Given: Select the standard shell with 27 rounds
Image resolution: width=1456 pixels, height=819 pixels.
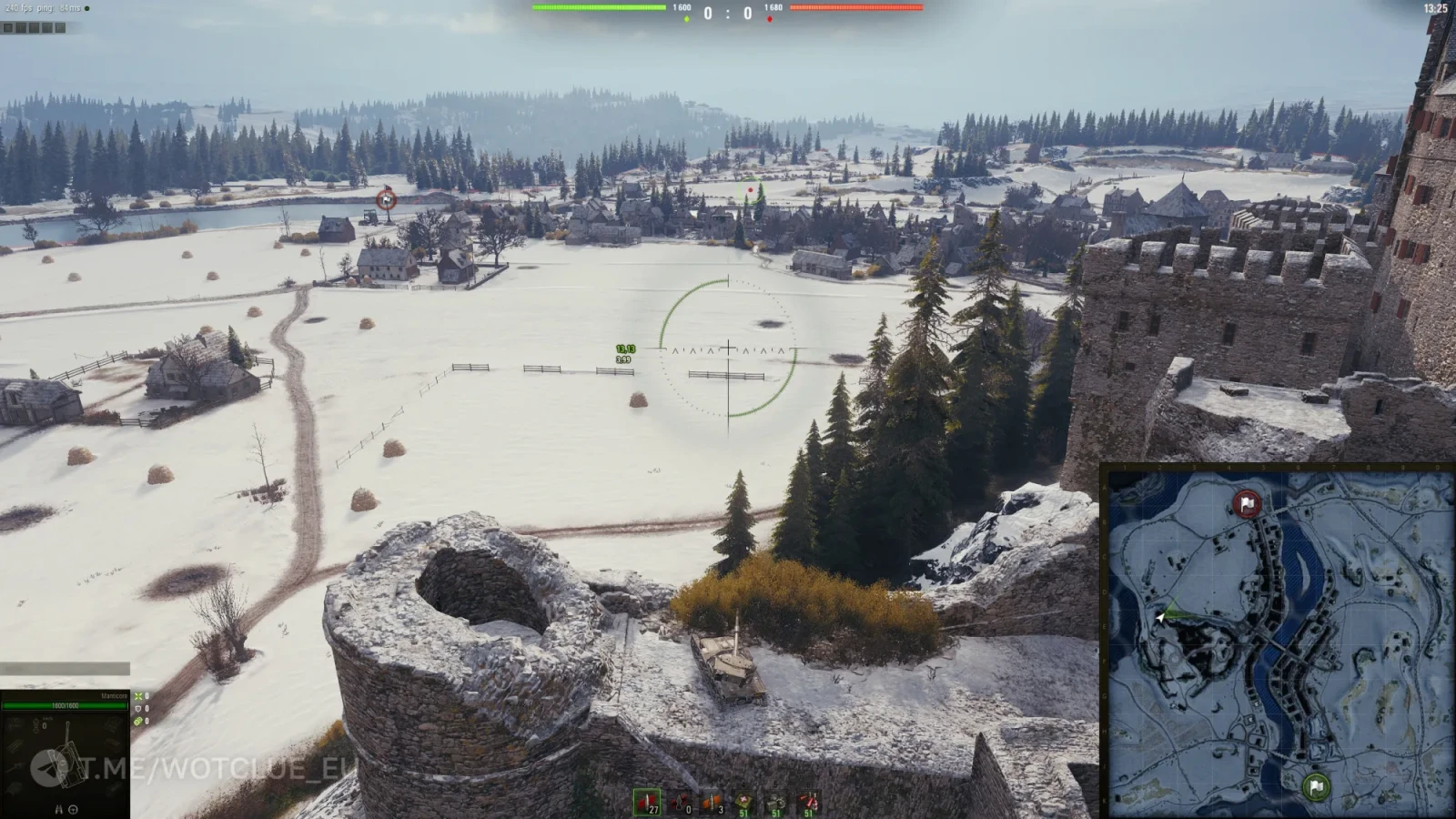Looking at the screenshot, I should point(647,802).
